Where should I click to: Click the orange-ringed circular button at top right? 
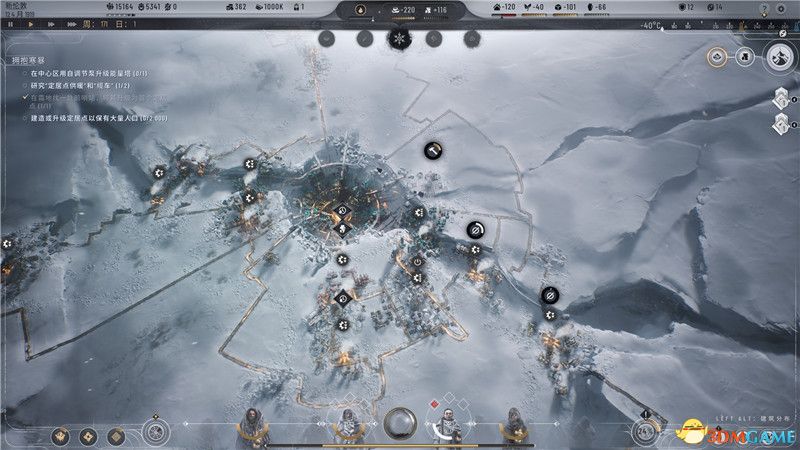point(717,57)
